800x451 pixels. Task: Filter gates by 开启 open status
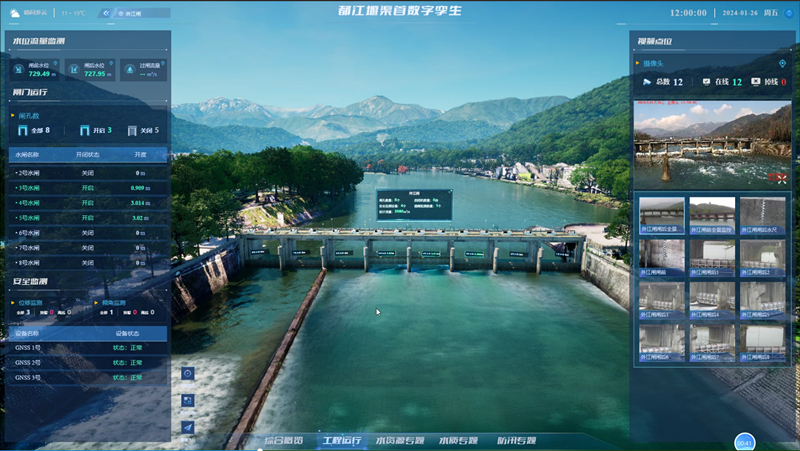tap(95, 130)
